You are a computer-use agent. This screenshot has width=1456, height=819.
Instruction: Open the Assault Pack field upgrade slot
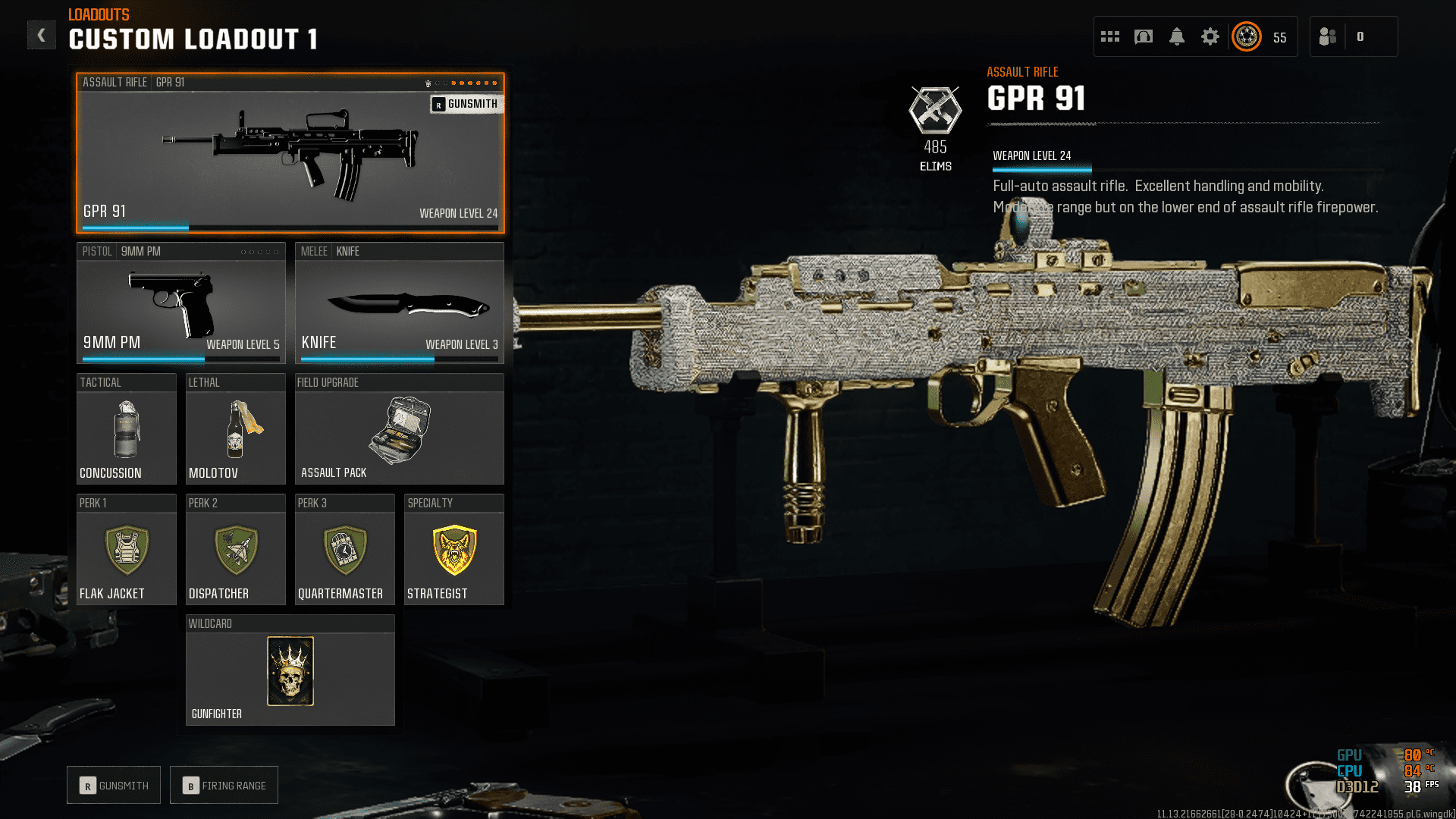399,429
